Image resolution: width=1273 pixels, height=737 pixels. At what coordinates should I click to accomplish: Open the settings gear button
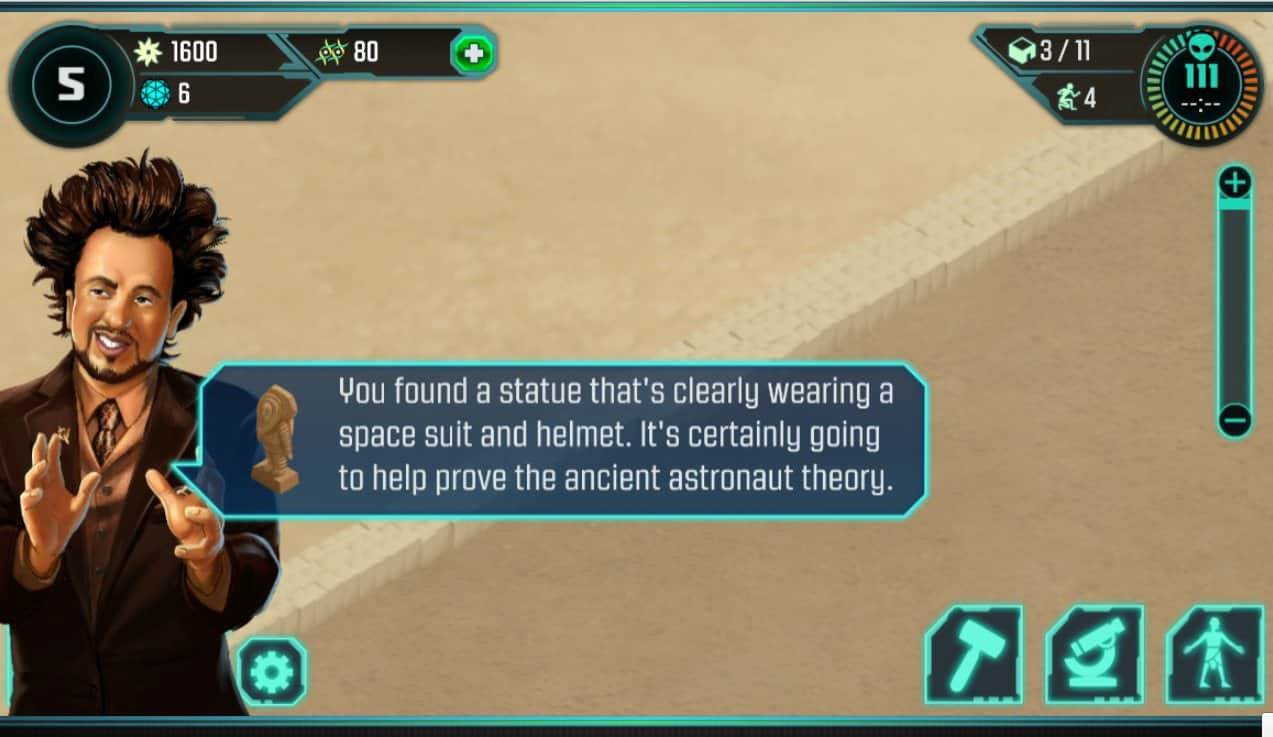coord(272,672)
